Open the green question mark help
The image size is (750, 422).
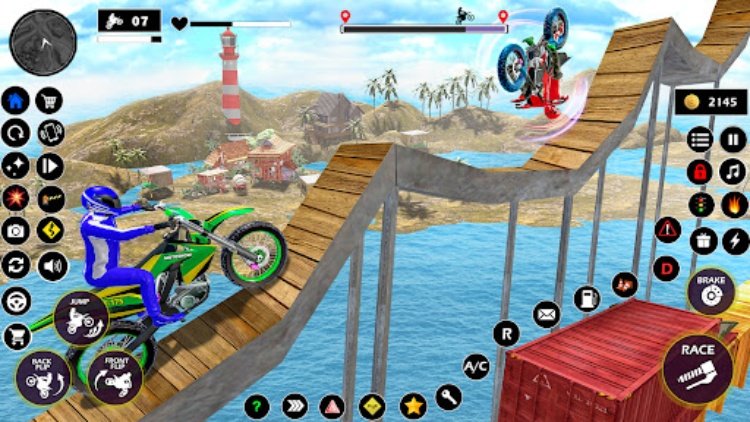coord(258,406)
